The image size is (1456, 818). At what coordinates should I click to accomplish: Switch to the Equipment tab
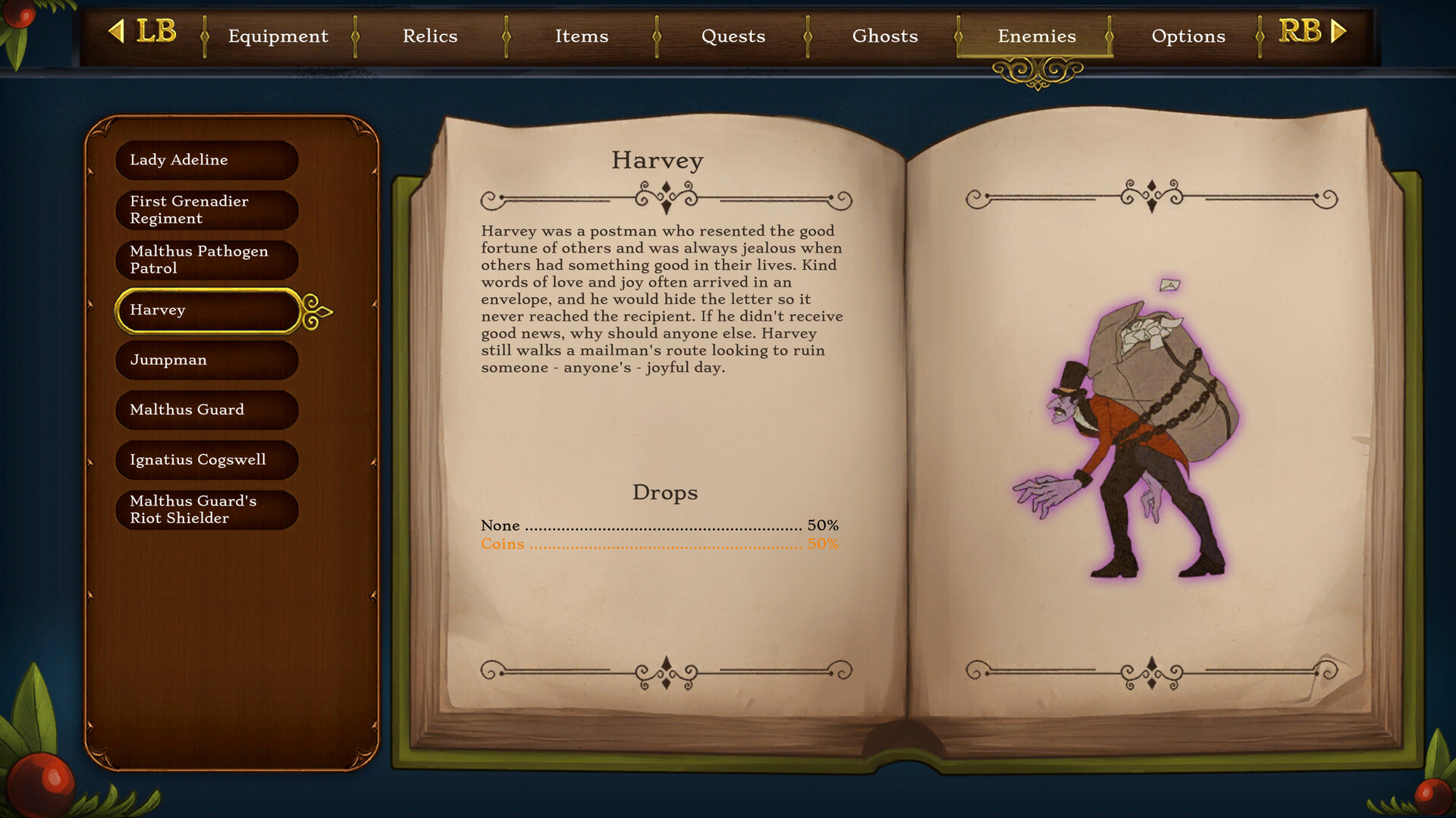click(278, 36)
